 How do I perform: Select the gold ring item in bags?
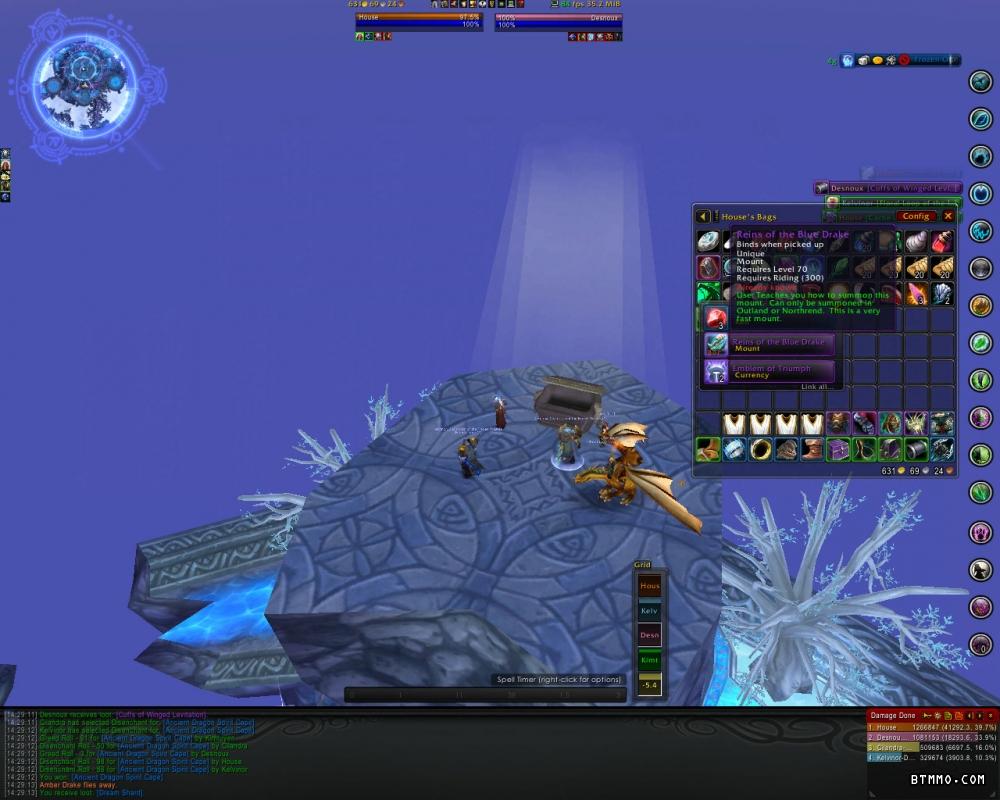tap(760, 449)
